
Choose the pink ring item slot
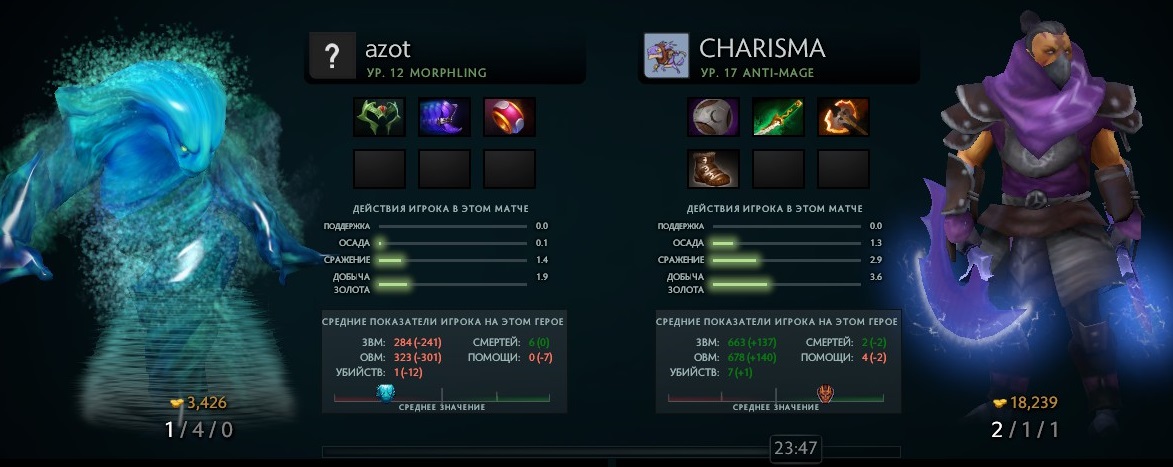(509, 117)
